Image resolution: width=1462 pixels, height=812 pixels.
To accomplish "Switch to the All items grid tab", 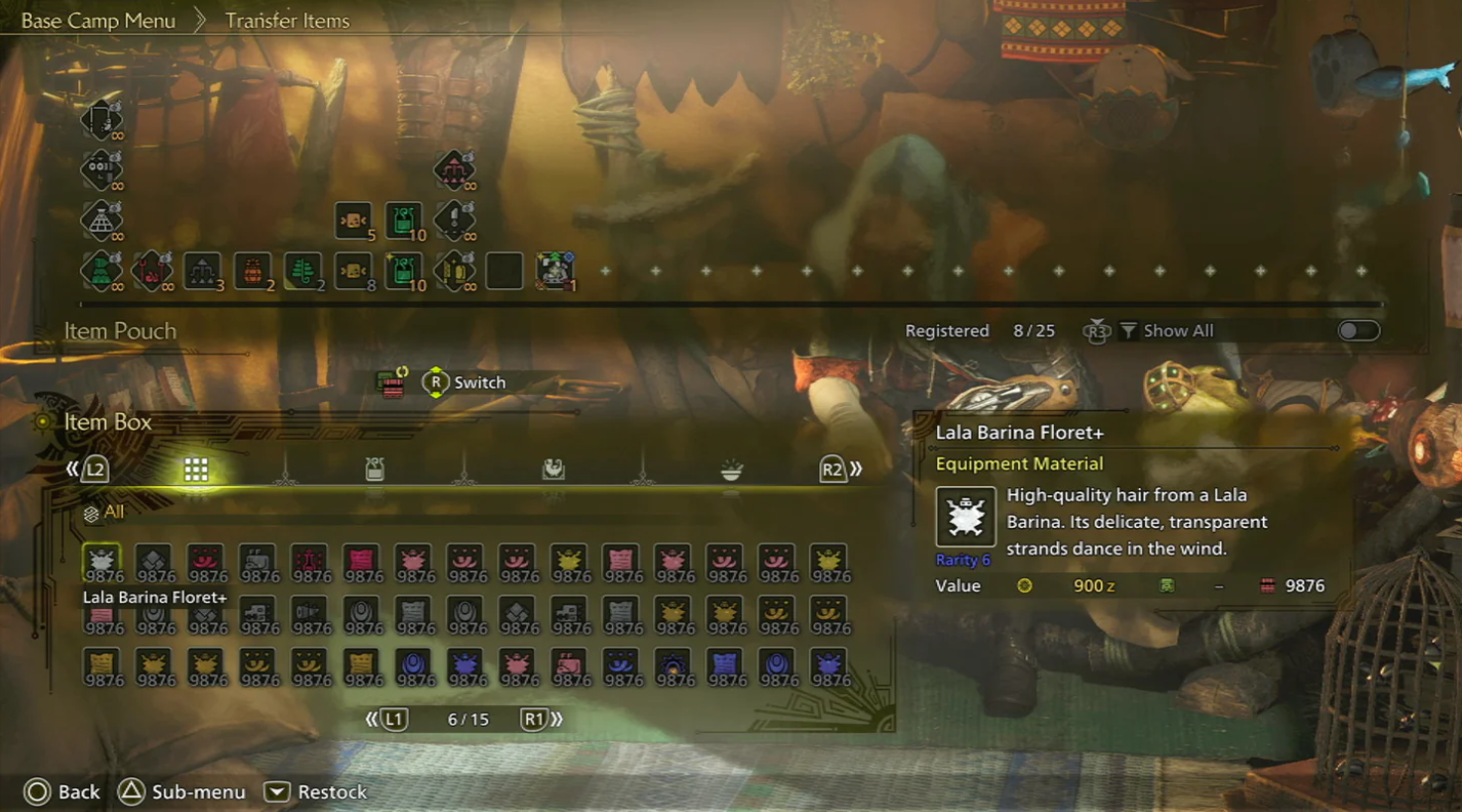I will [196, 469].
